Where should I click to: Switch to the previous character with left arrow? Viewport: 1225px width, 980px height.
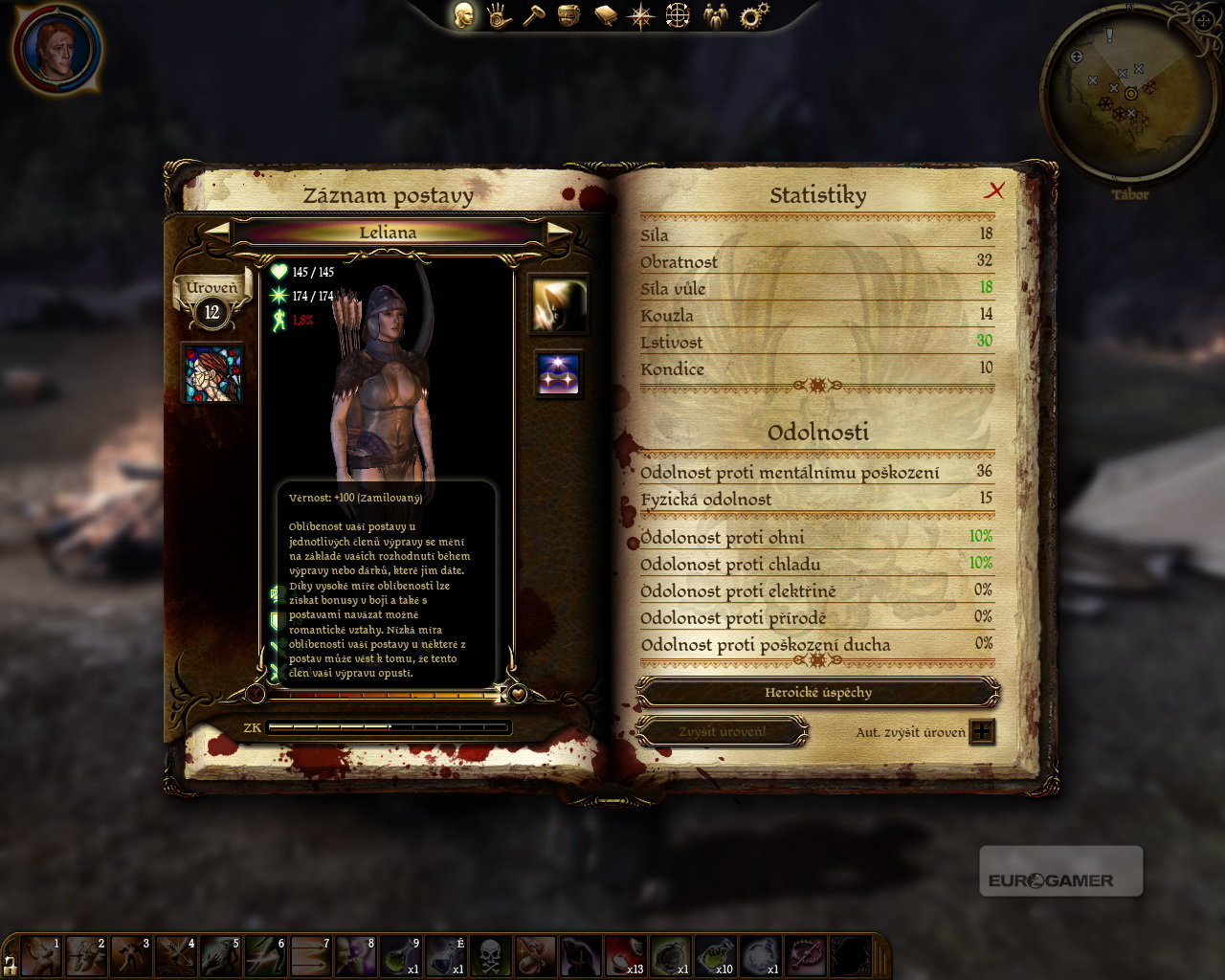[218, 232]
